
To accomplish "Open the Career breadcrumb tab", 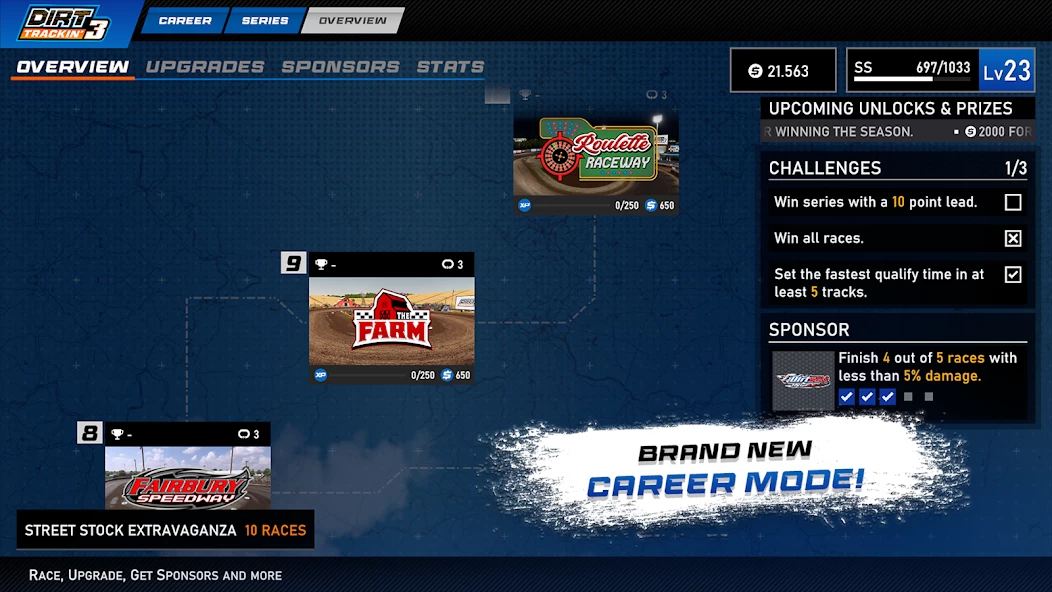I will 185,20.
